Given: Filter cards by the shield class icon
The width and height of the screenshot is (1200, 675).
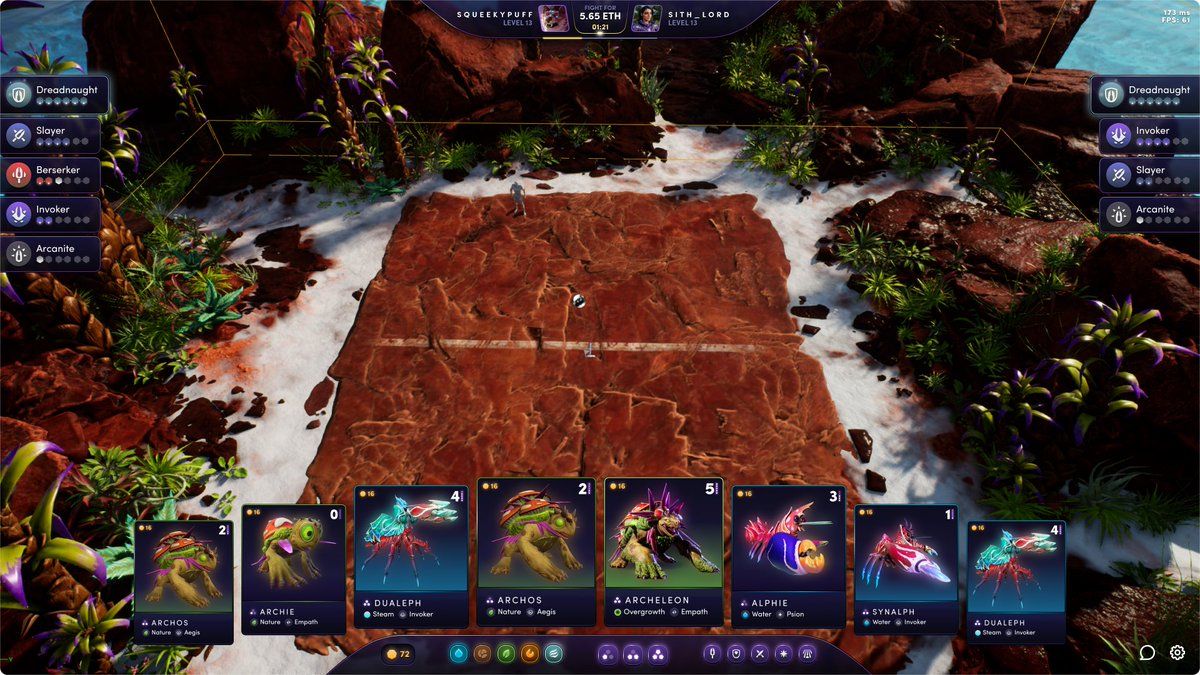Looking at the screenshot, I should pos(736,653).
